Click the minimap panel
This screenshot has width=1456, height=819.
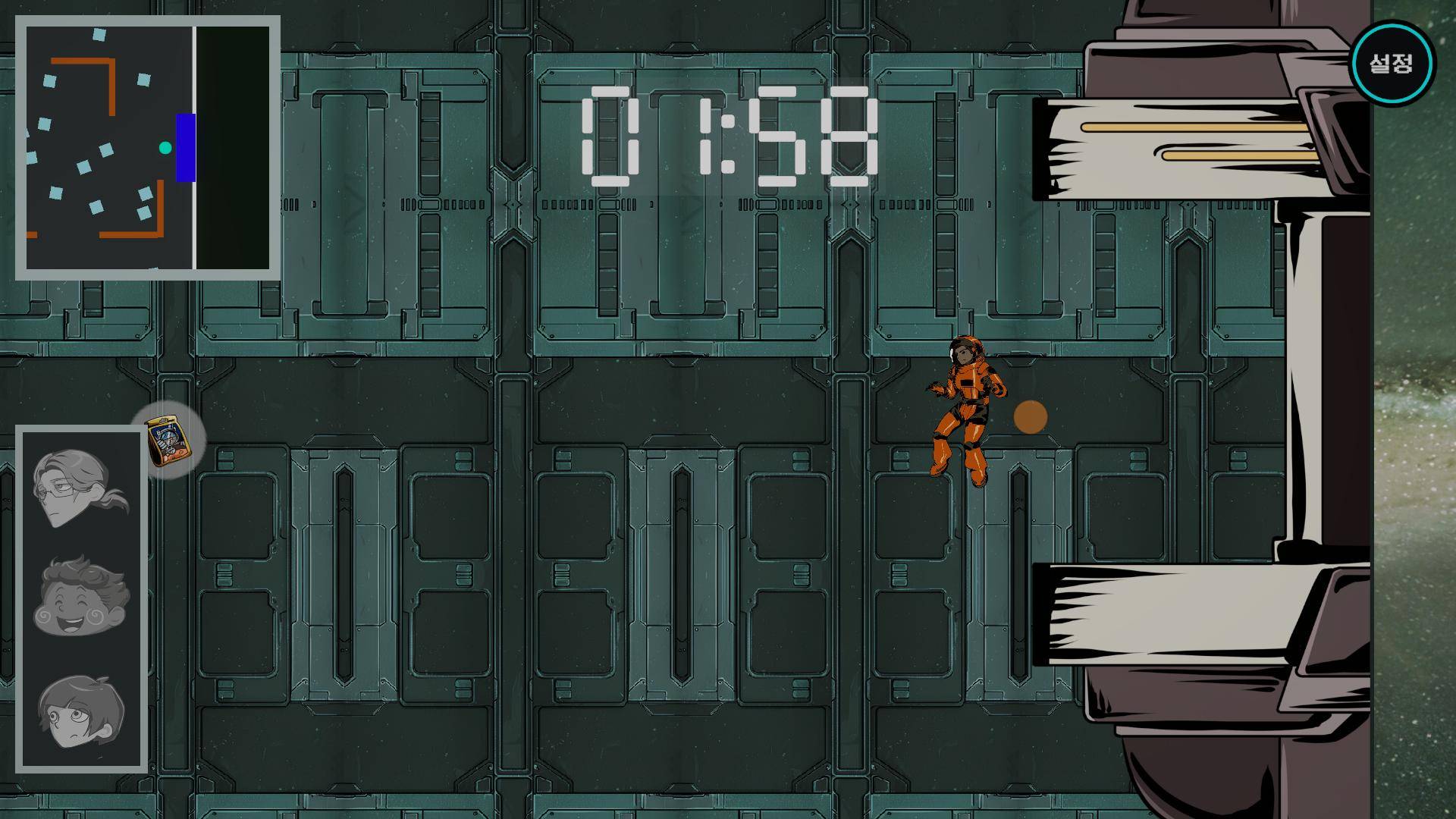pyautogui.click(x=148, y=148)
